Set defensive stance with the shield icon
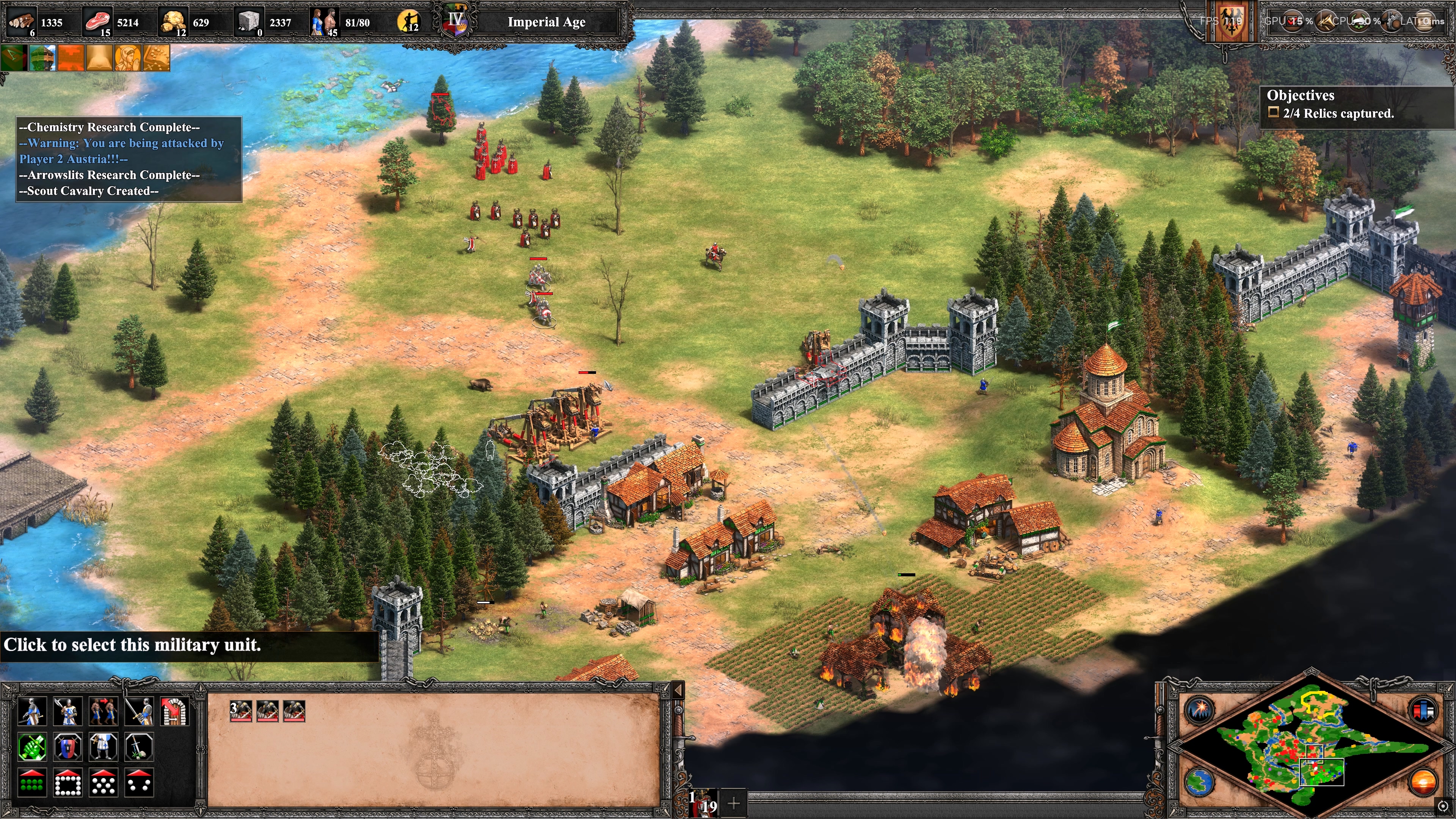Screen dimensions: 1456x819 pos(67,747)
